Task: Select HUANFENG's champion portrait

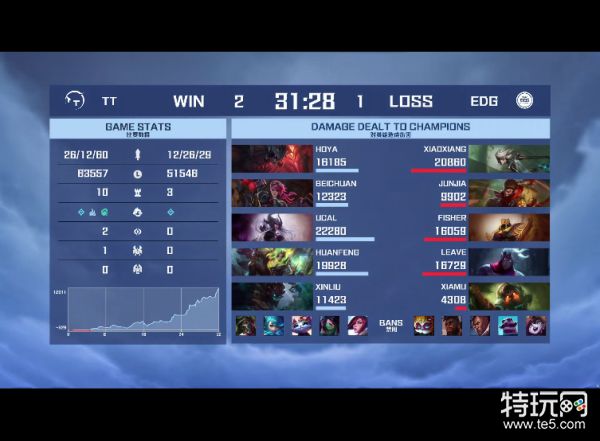Action: click(x=258, y=261)
